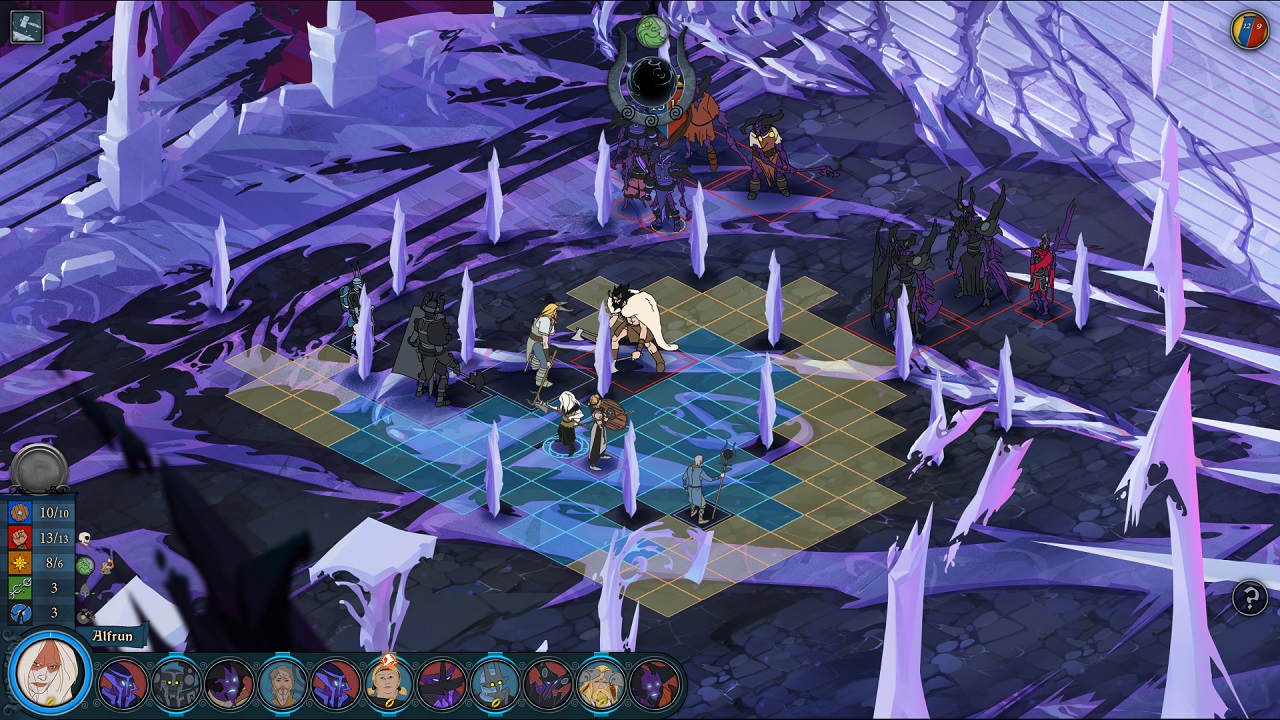Open the question mark help icon bottom-right
1280x720 pixels.
point(1249,599)
